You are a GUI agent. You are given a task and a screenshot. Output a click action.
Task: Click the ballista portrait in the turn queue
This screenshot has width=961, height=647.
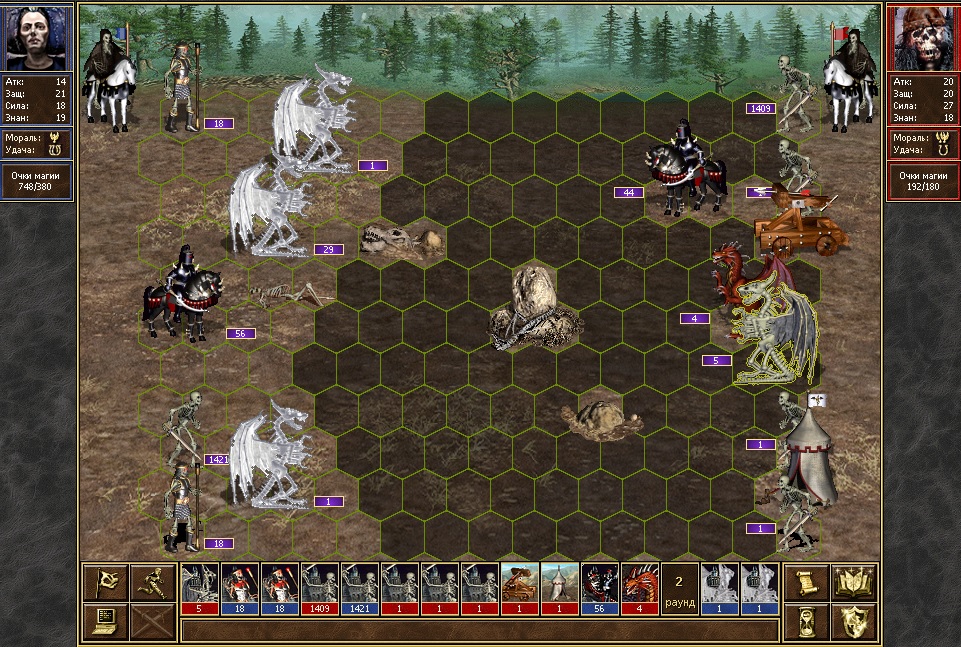(x=519, y=587)
